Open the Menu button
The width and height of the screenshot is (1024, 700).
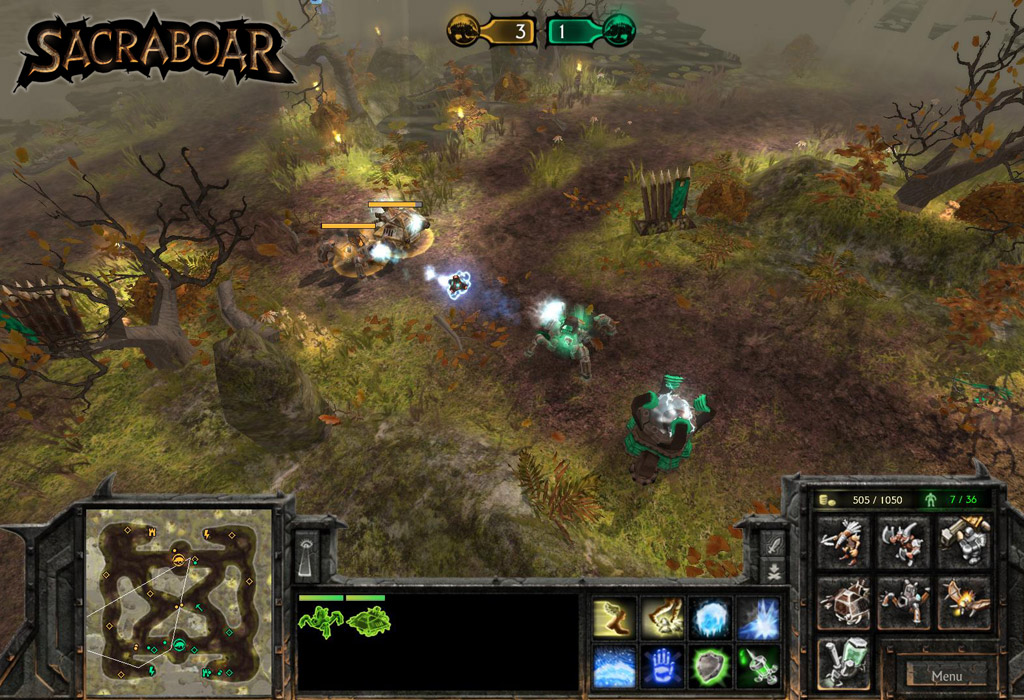click(x=946, y=676)
